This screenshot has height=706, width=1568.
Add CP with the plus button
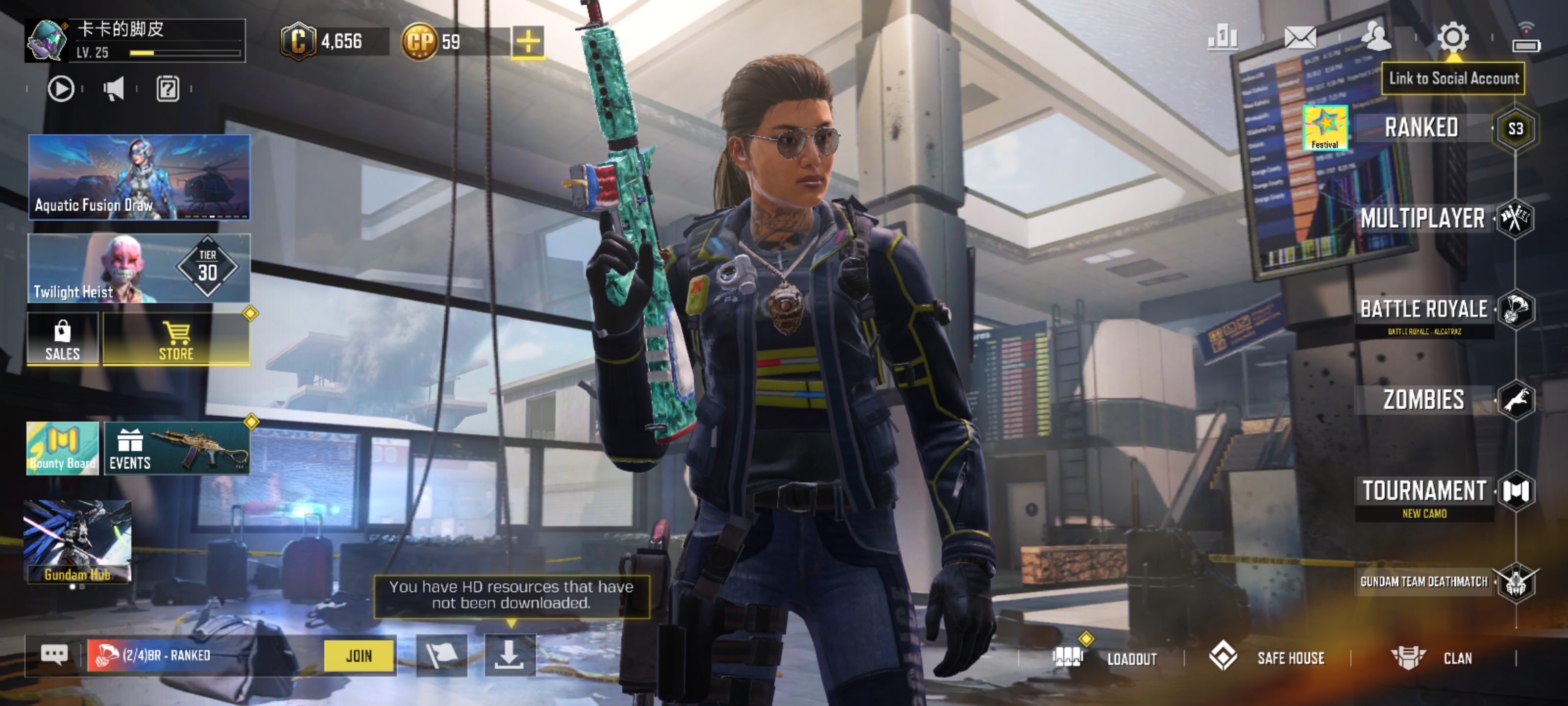[x=528, y=42]
